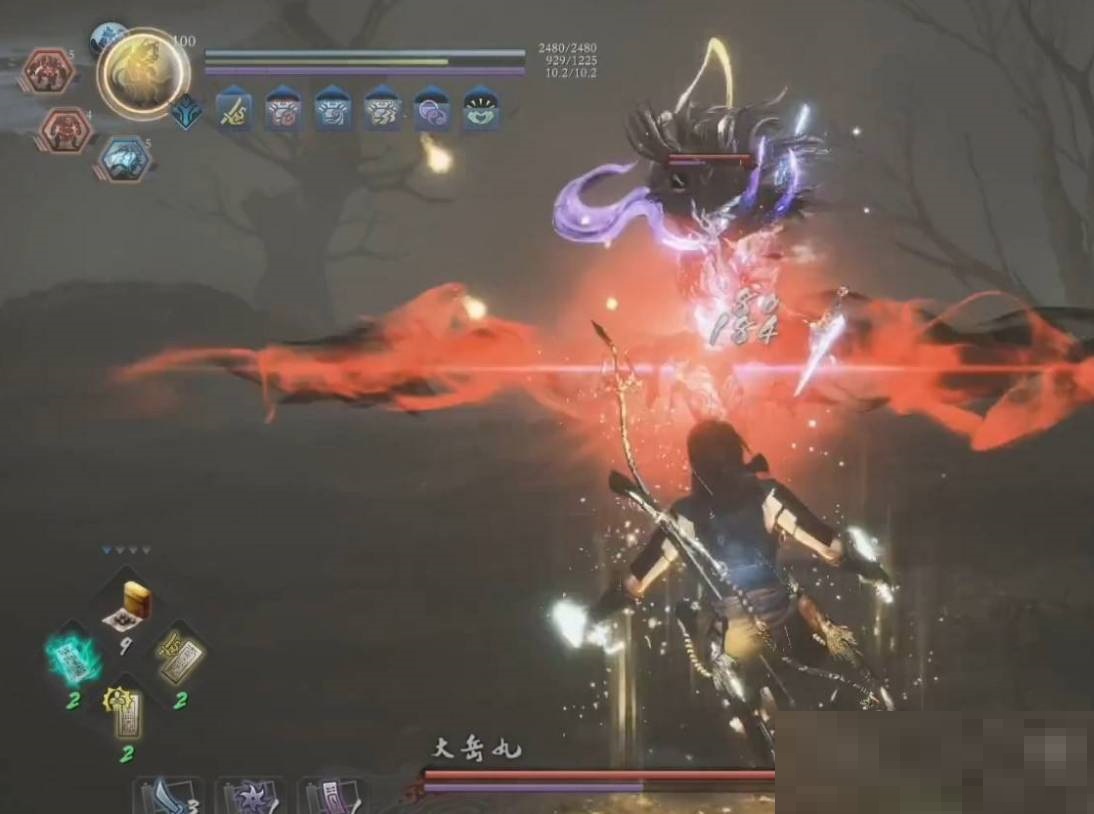The image size is (1094, 814).
Task: Inspect the lightning buff status icon
Action: 382,108
